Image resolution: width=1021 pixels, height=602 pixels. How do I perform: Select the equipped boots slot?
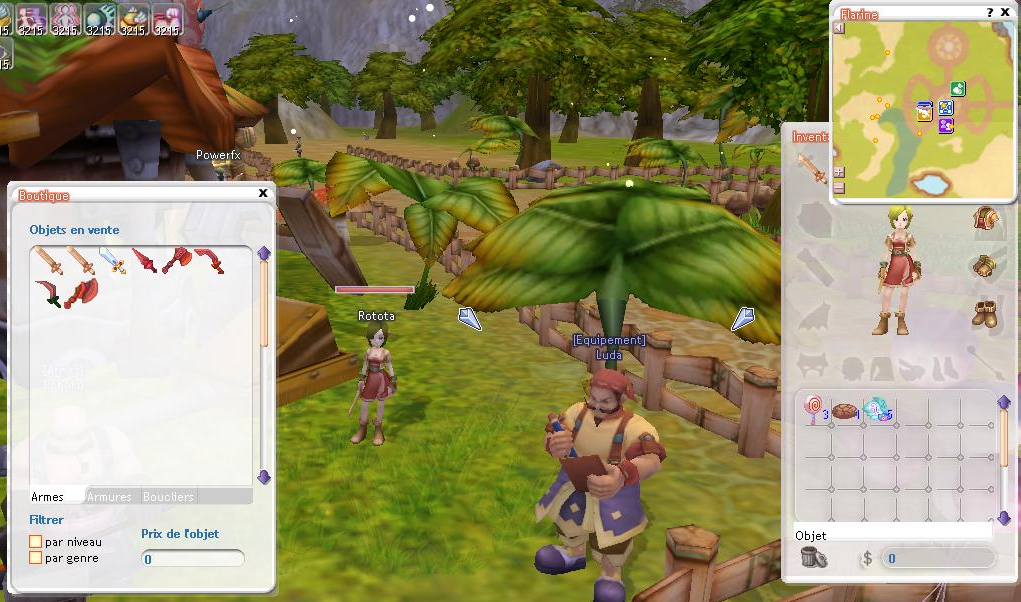[985, 312]
